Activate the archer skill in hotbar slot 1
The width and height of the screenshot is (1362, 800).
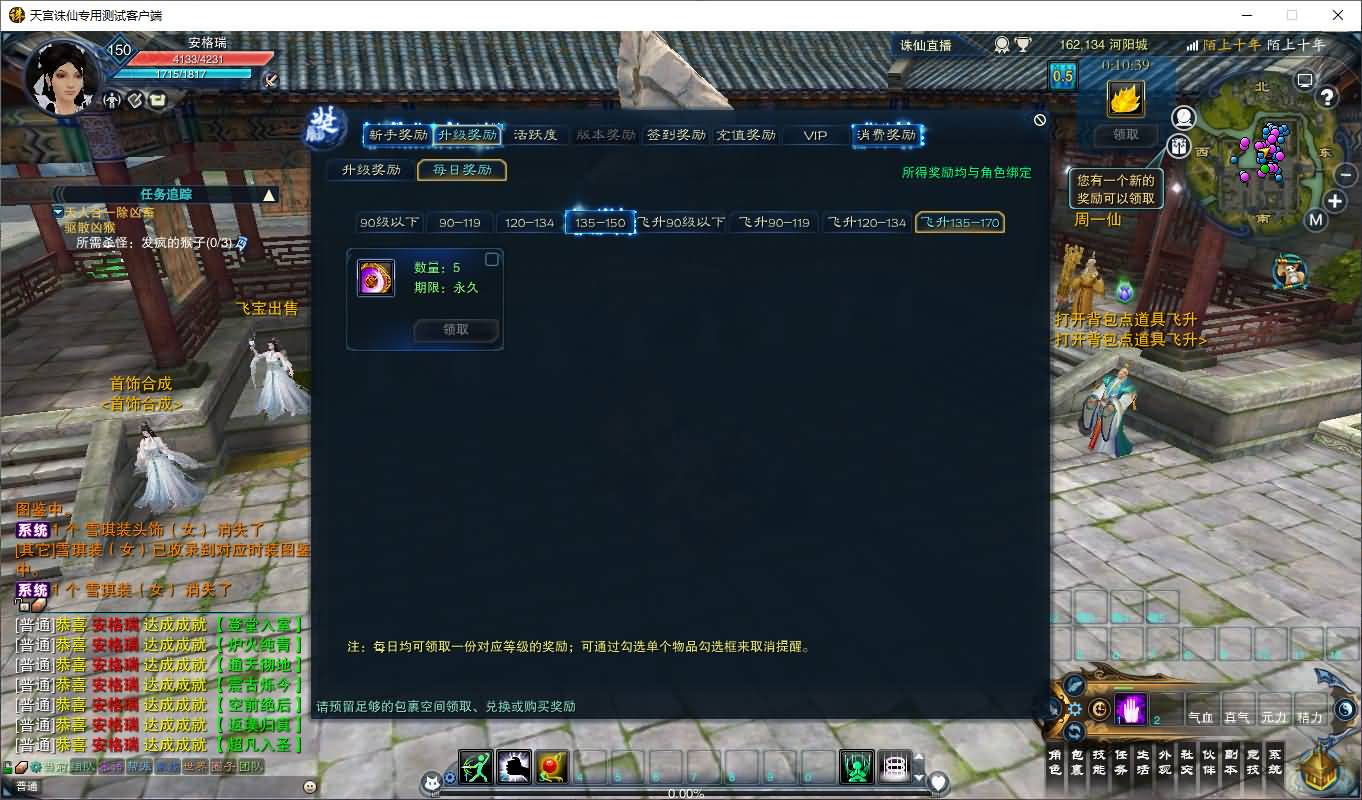click(474, 768)
